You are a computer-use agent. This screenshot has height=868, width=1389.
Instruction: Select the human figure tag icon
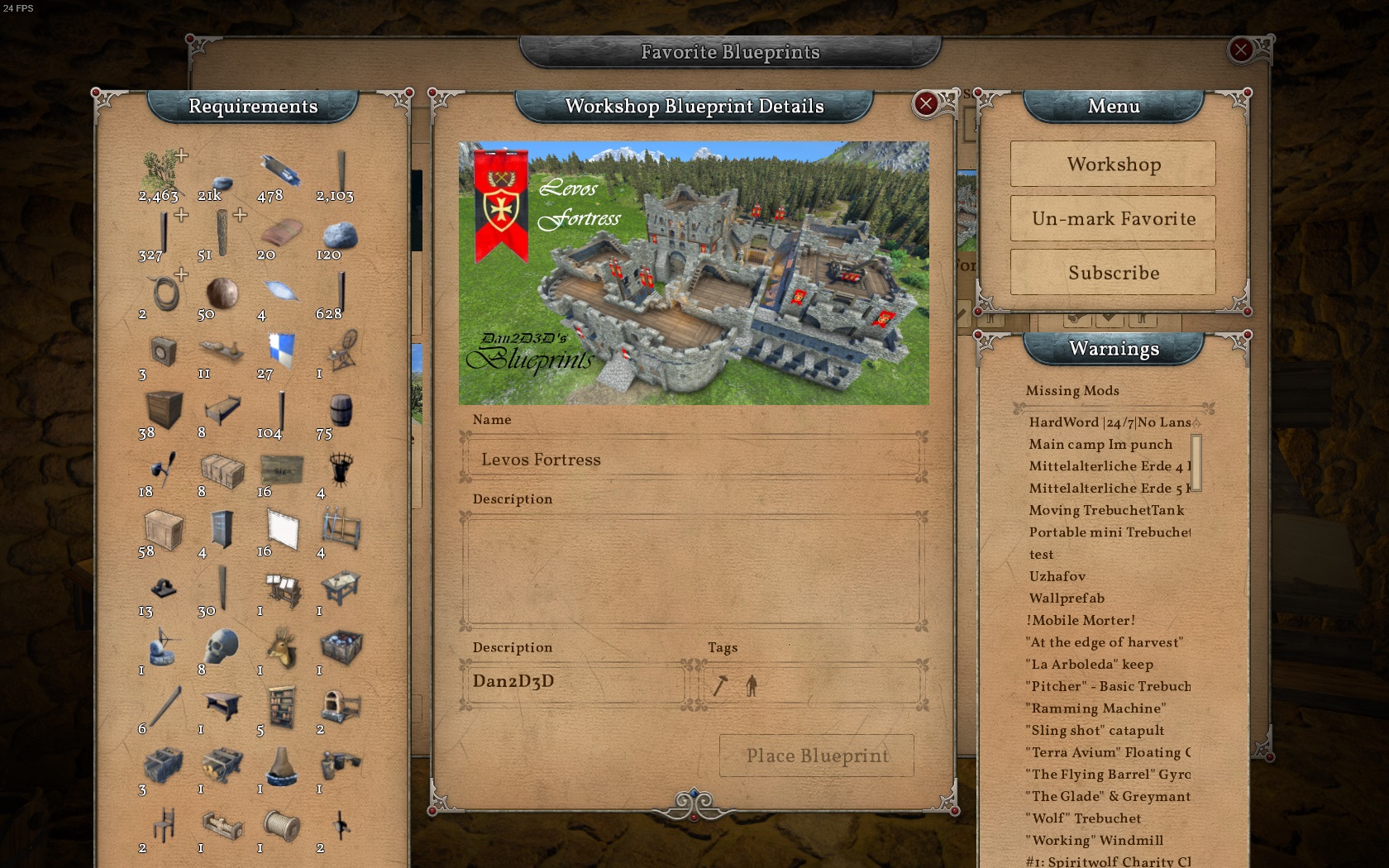tap(752, 685)
